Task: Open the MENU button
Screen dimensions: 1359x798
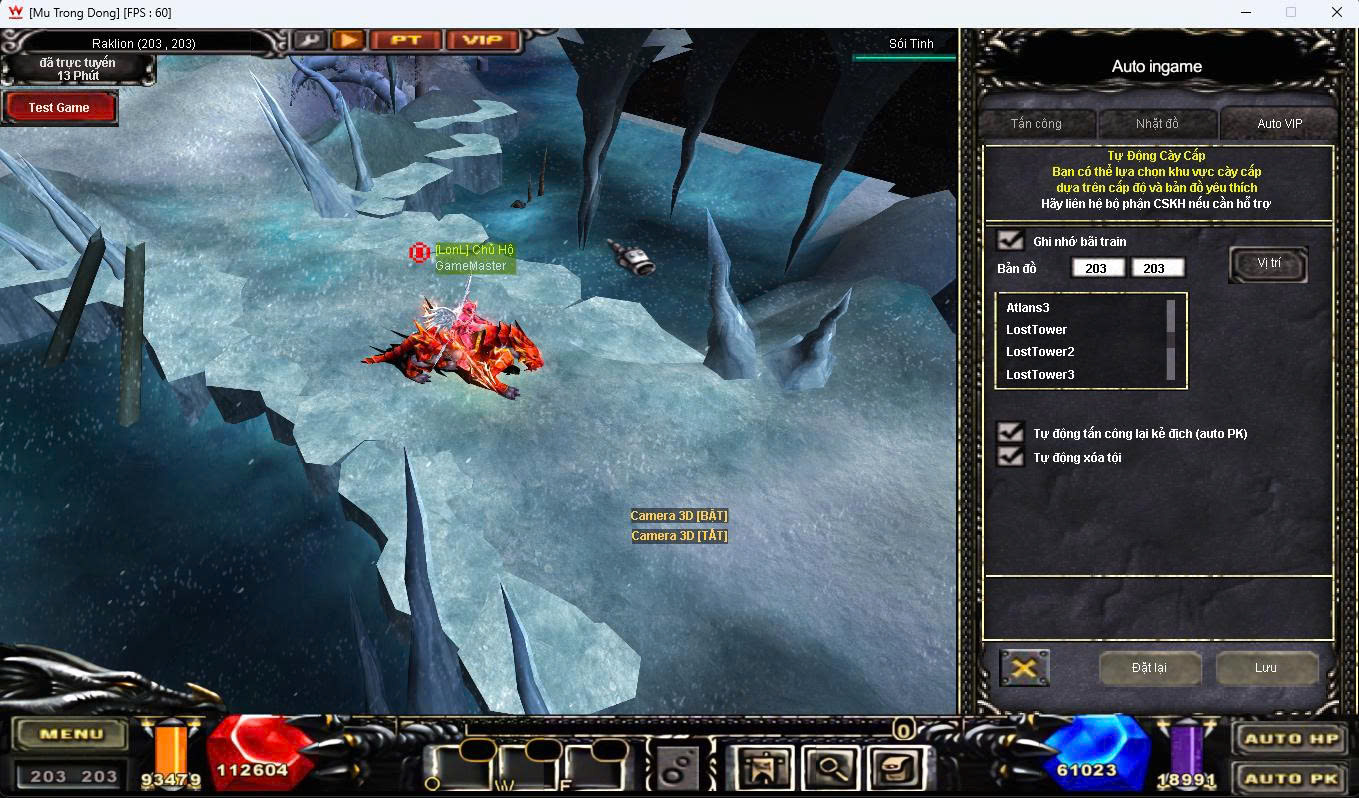Action: [x=70, y=734]
